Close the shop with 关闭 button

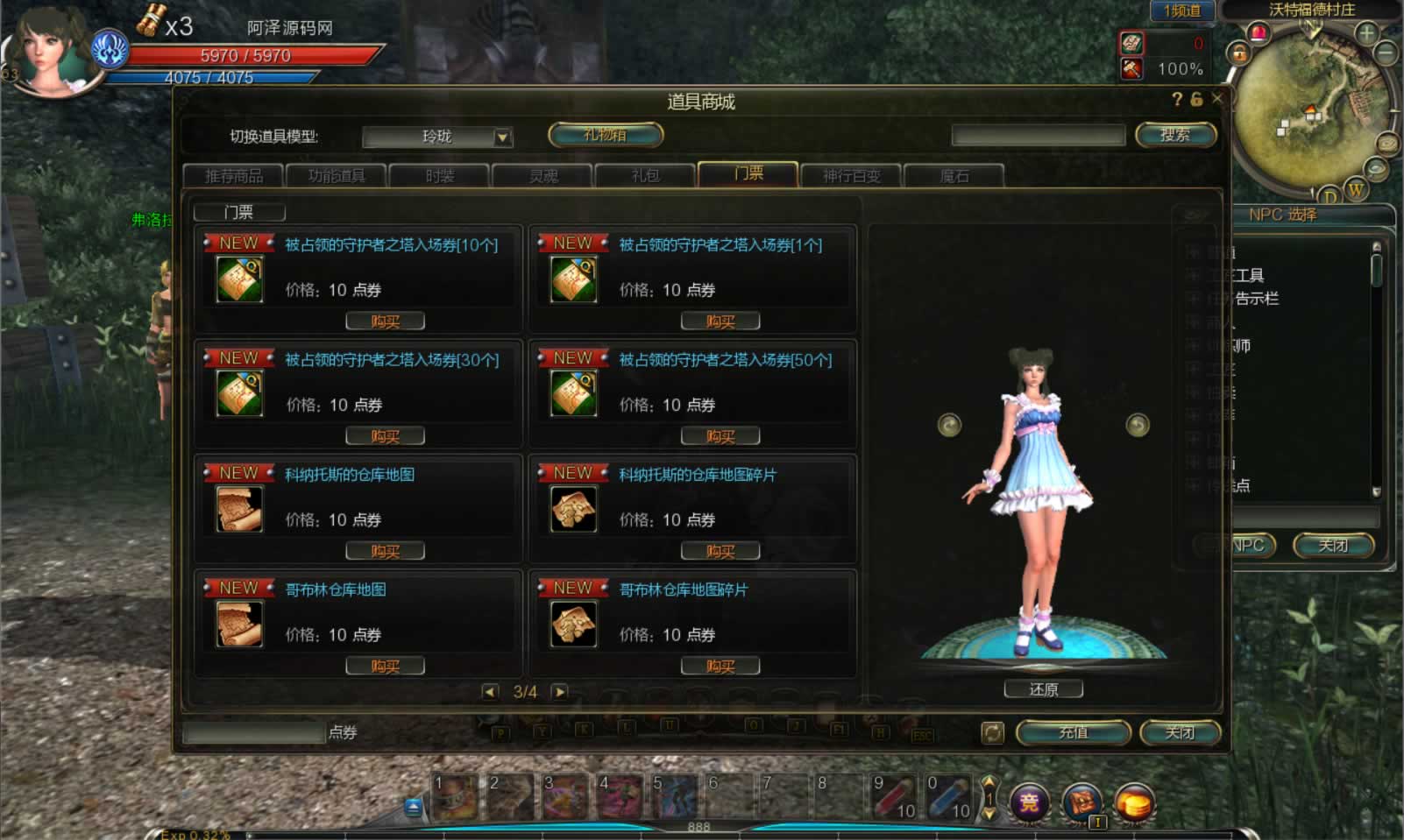(x=1180, y=732)
